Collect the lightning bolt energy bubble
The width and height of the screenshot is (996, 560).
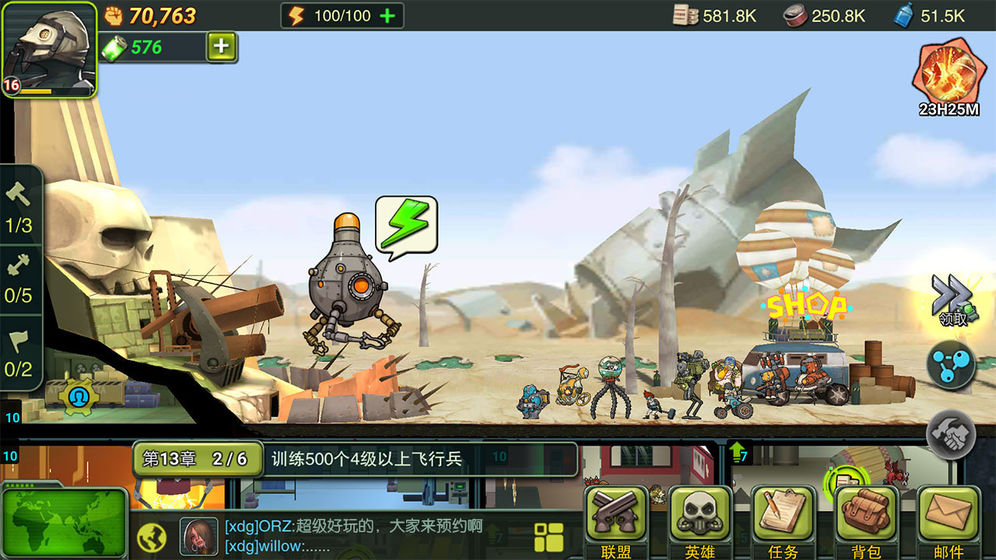click(x=406, y=226)
